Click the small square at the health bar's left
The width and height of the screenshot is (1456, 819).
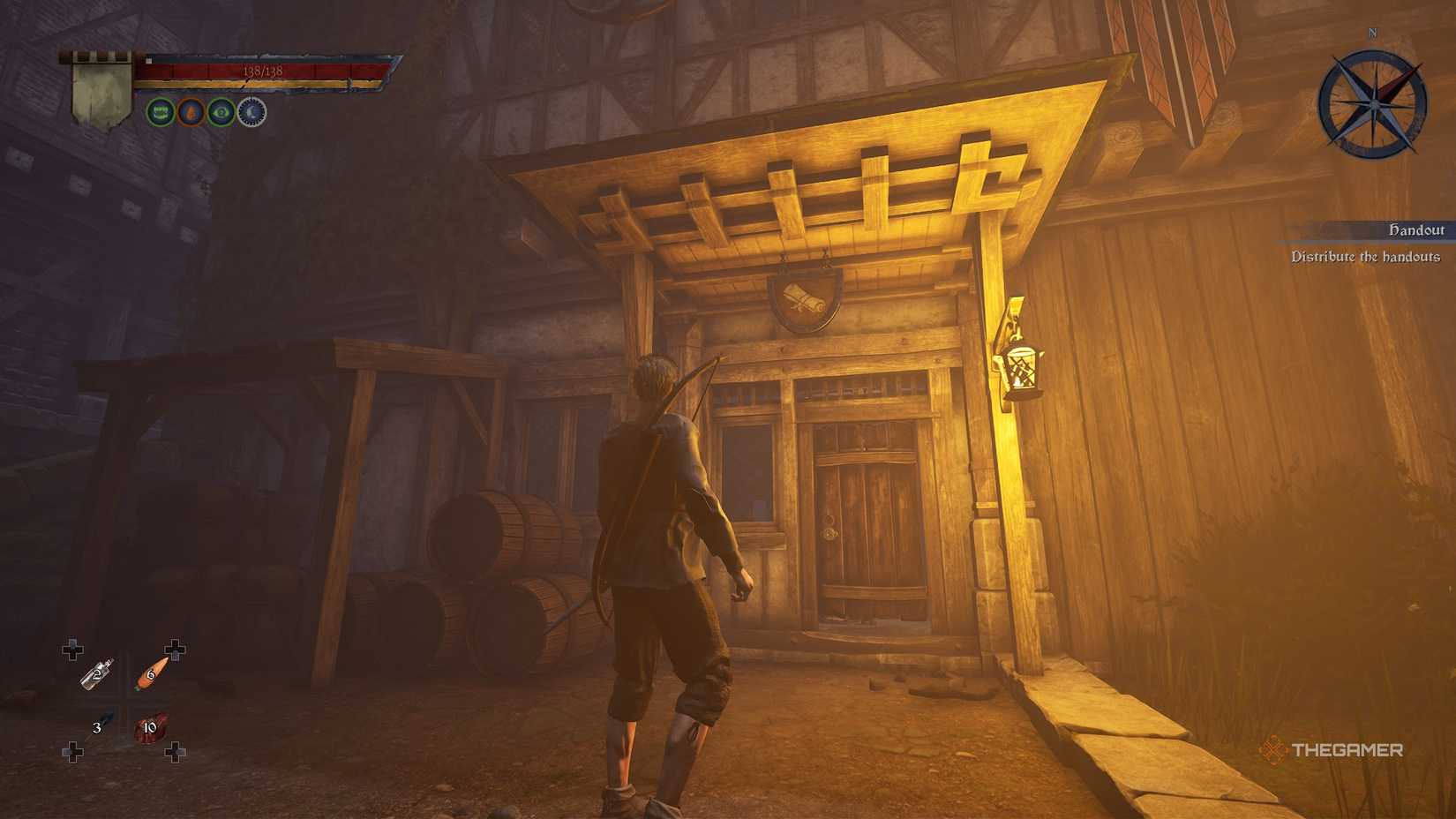point(148,59)
